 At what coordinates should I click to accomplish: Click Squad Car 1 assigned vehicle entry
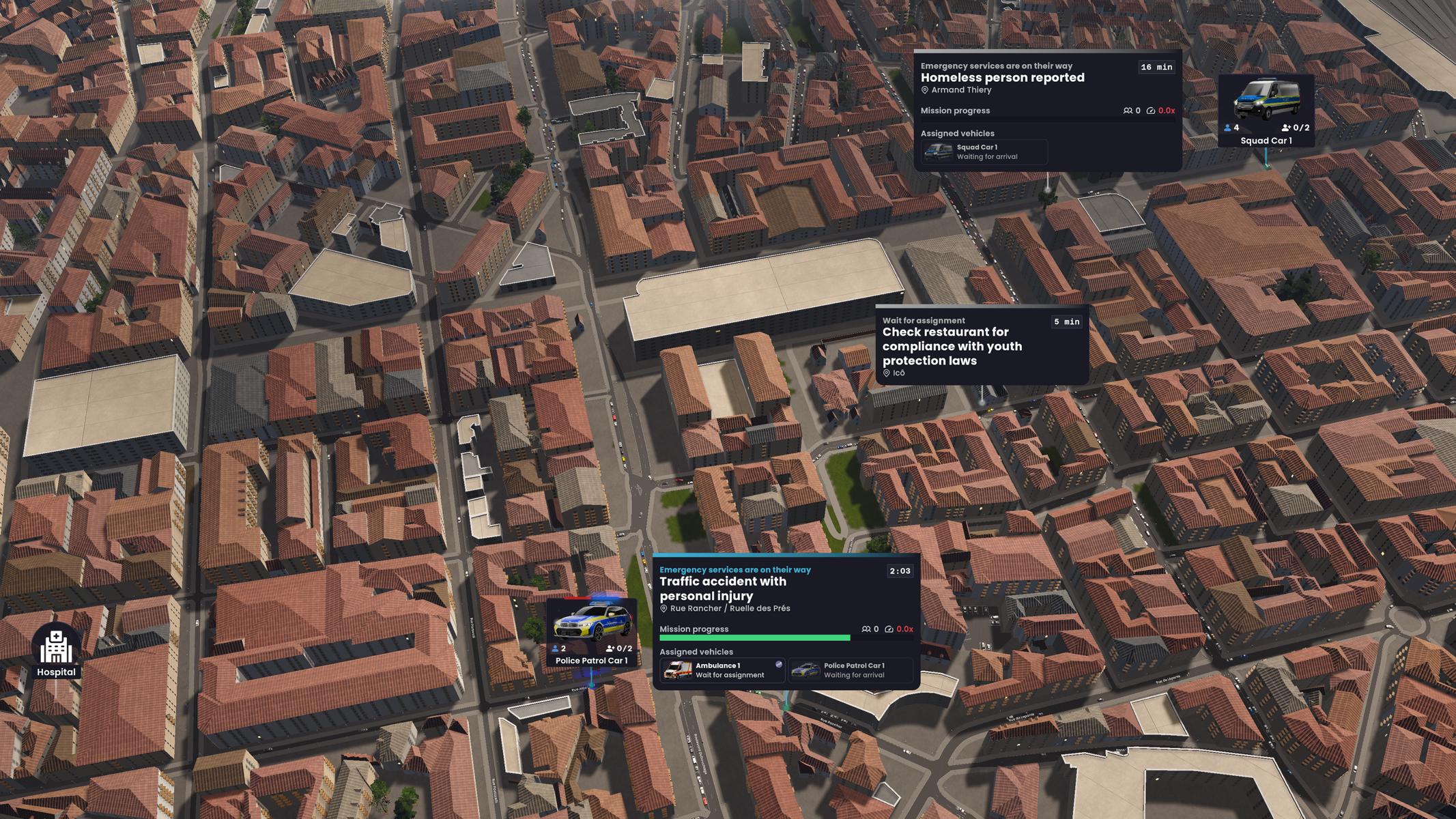(x=984, y=152)
